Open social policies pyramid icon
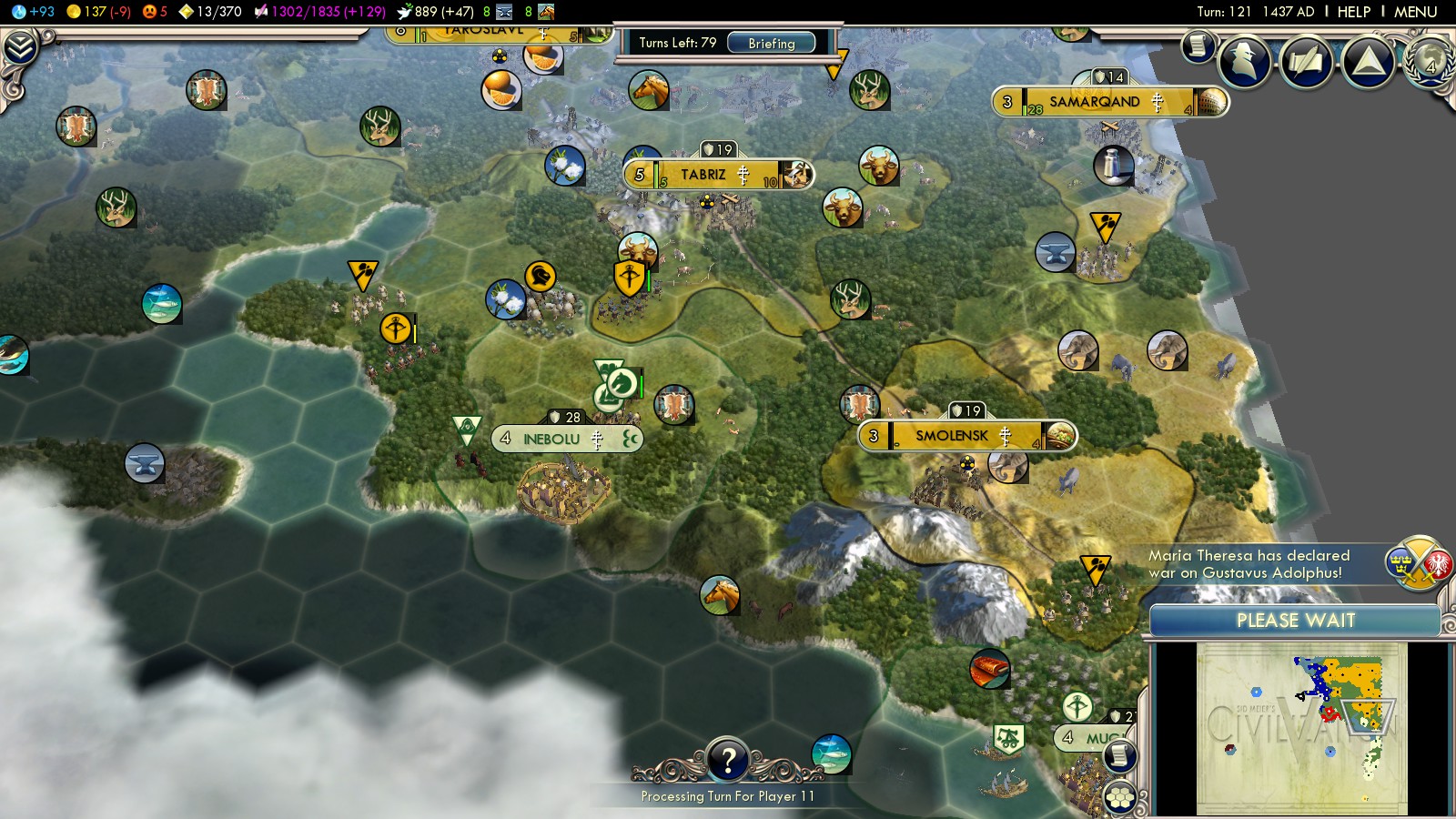 click(x=1368, y=62)
